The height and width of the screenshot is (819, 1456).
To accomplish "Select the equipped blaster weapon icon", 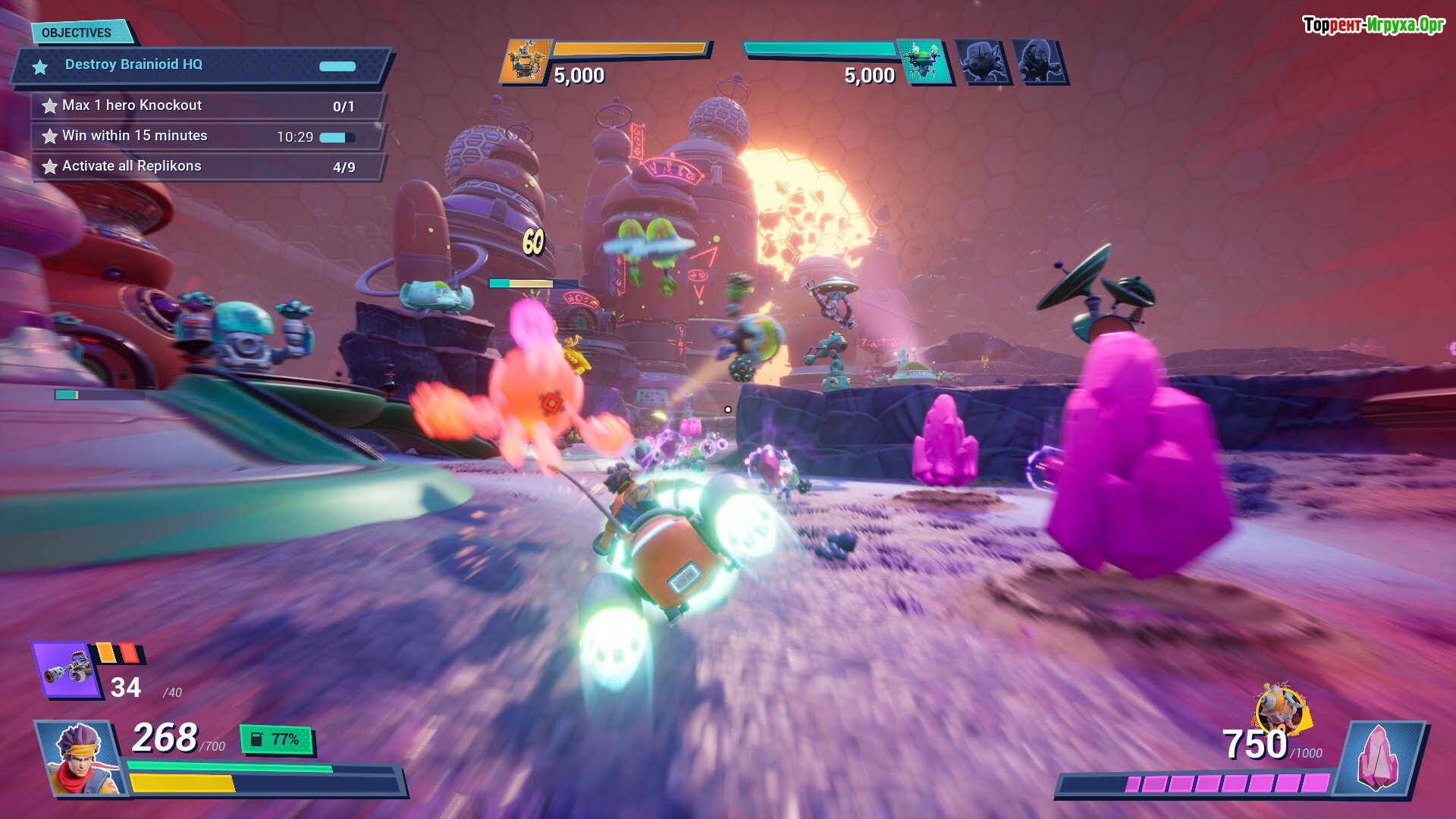I will pyautogui.click(x=67, y=670).
